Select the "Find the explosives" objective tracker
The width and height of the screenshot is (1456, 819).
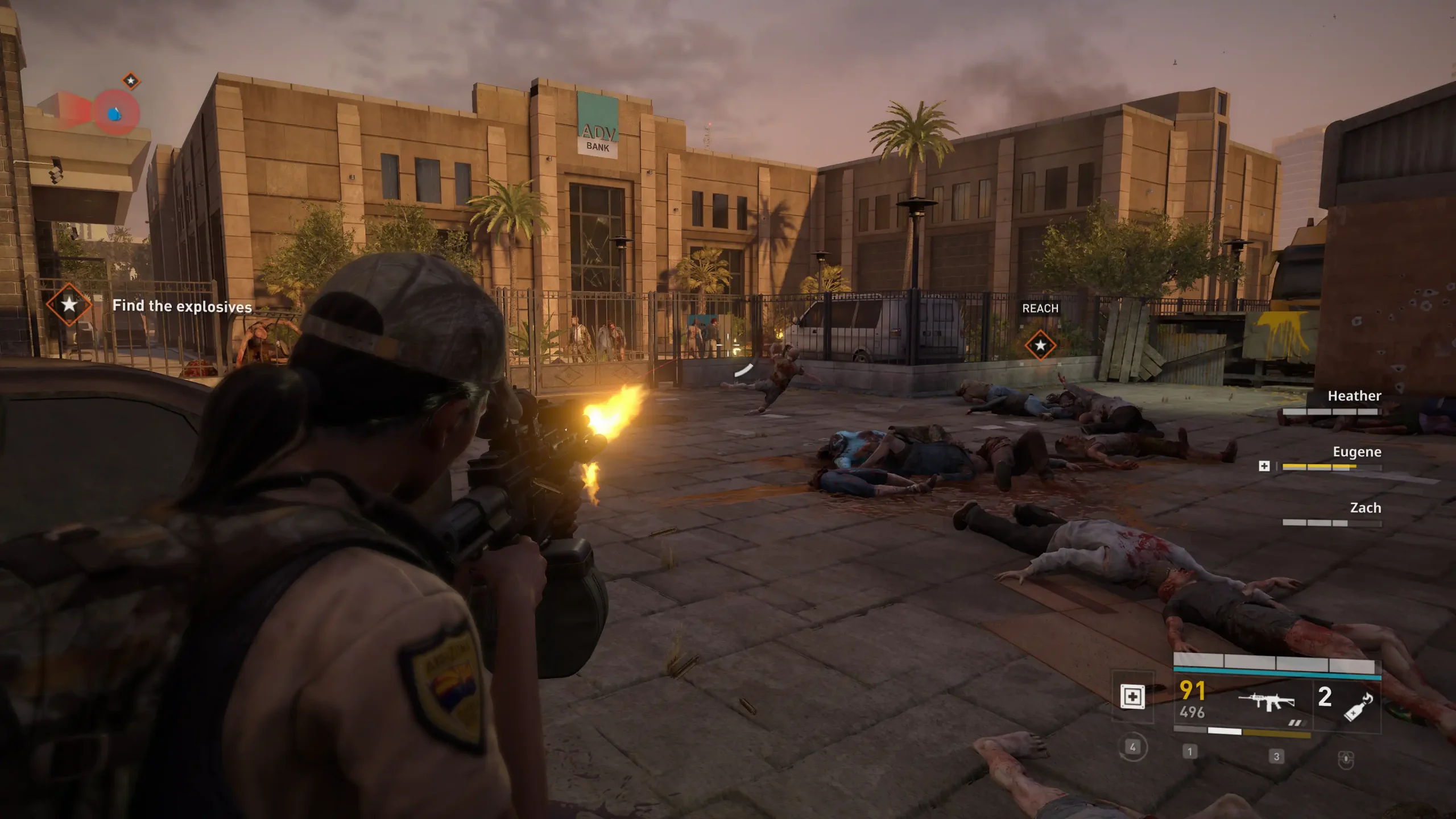pos(181,307)
